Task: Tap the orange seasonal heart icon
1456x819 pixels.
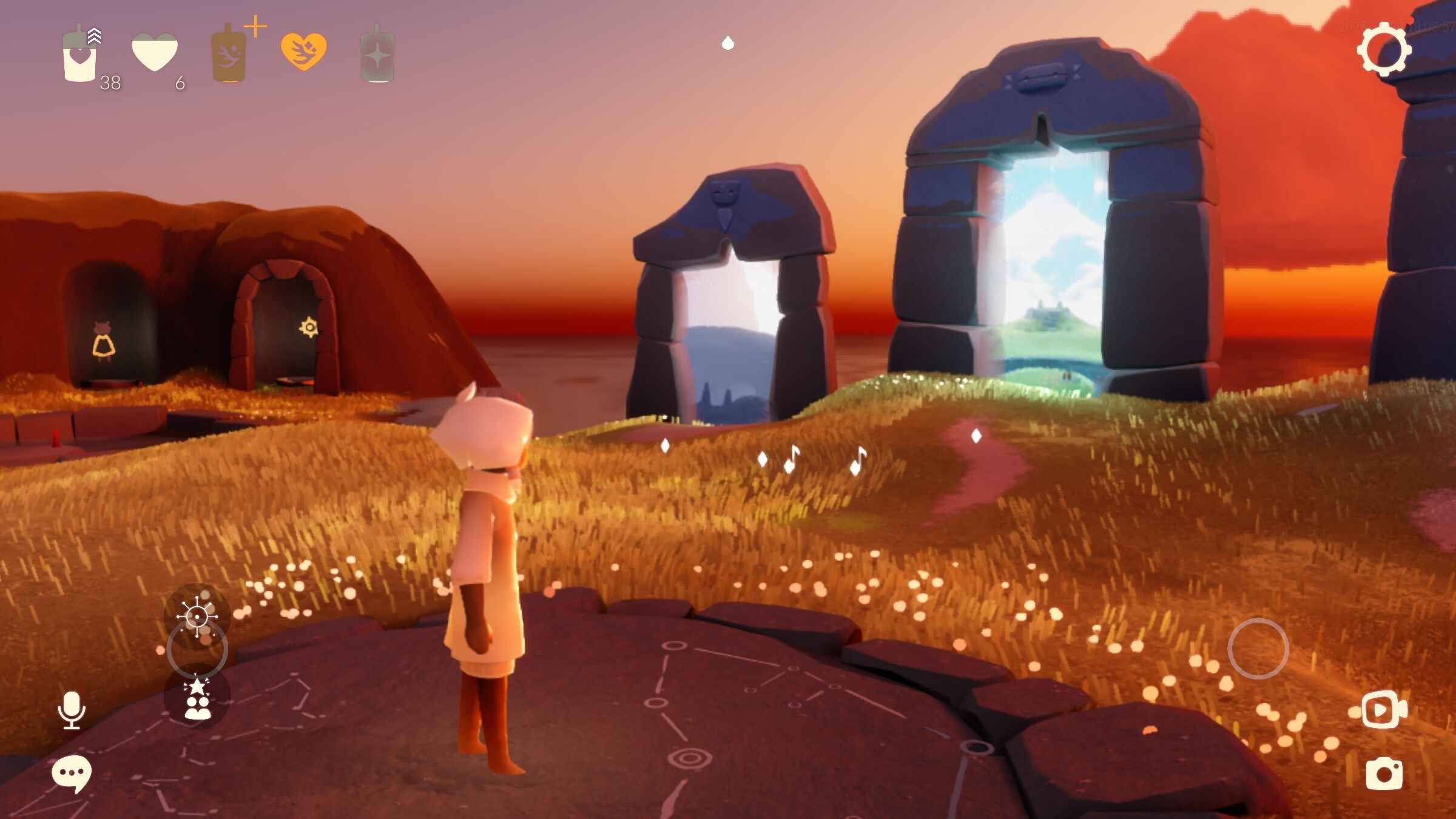Action: (x=303, y=52)
